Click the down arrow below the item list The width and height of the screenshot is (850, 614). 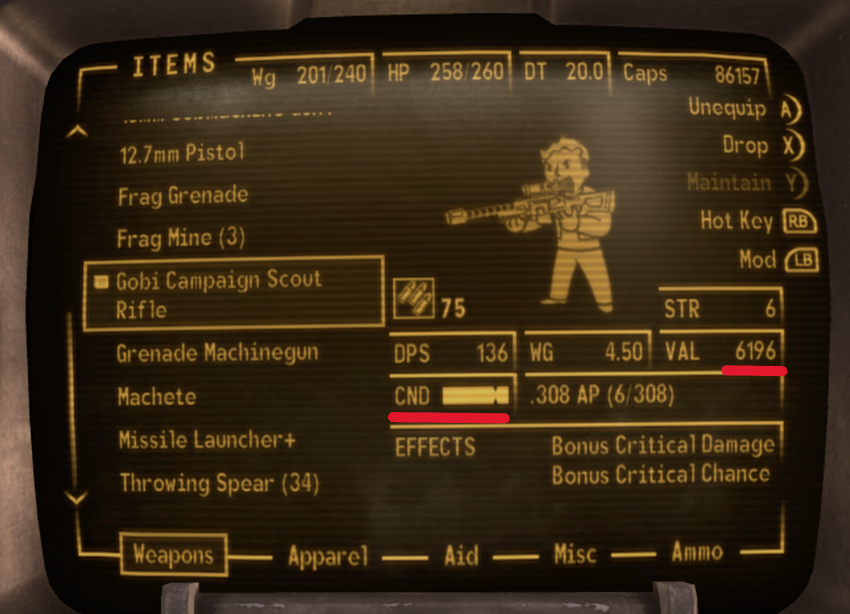[75, 497]
